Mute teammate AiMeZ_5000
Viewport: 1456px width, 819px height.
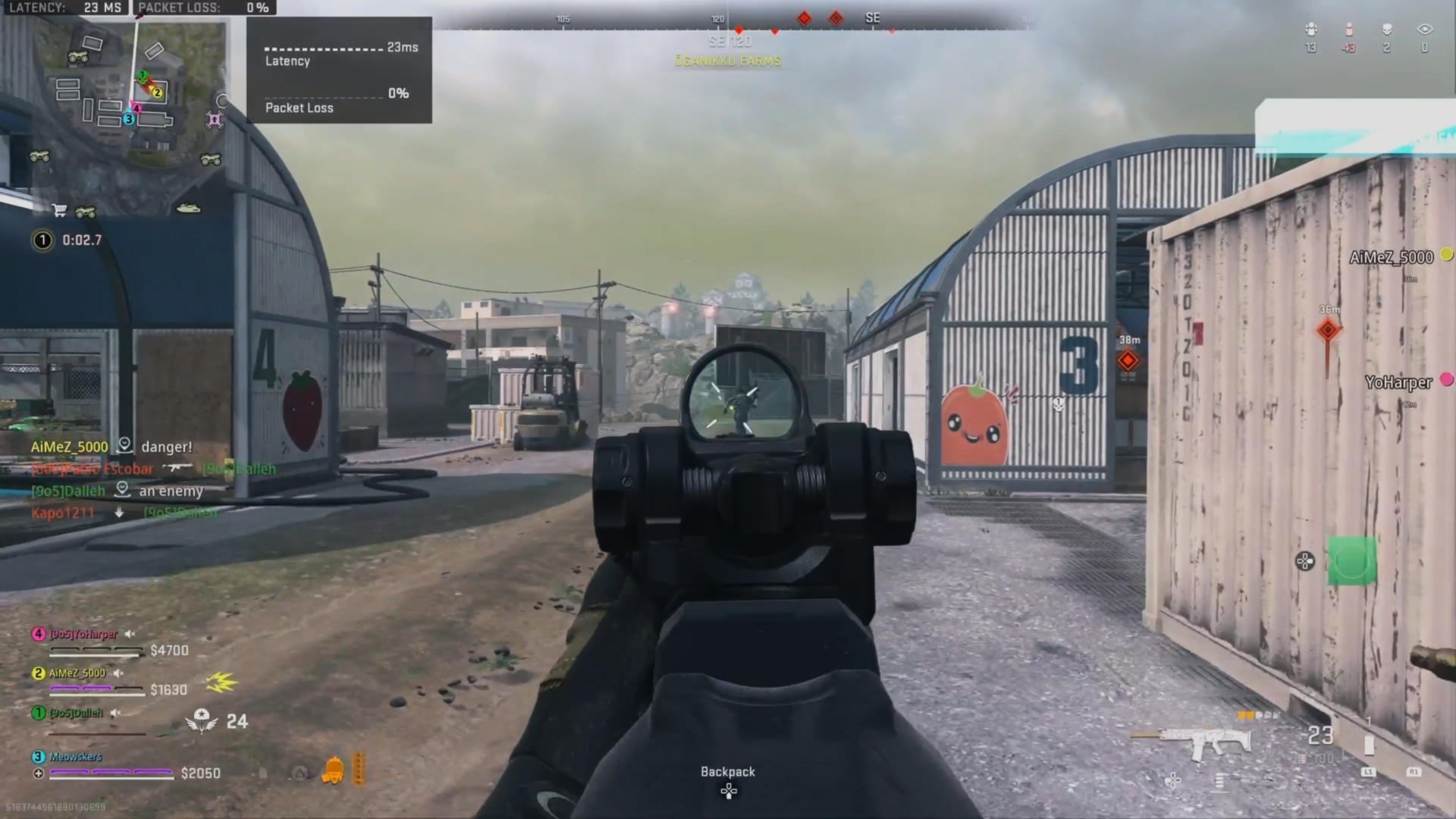coord(118,674)
